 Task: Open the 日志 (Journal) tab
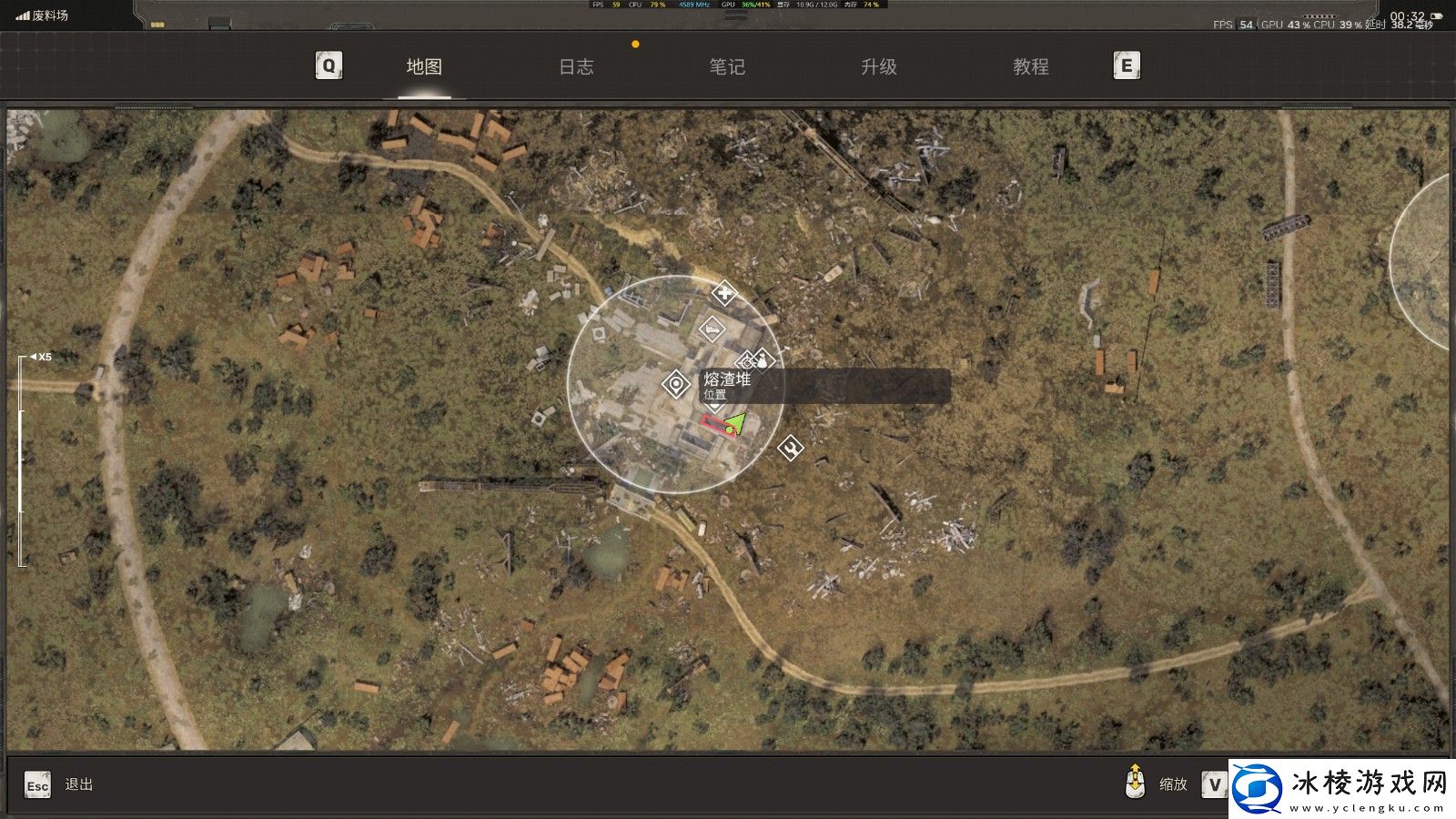[x=576, y=66]
